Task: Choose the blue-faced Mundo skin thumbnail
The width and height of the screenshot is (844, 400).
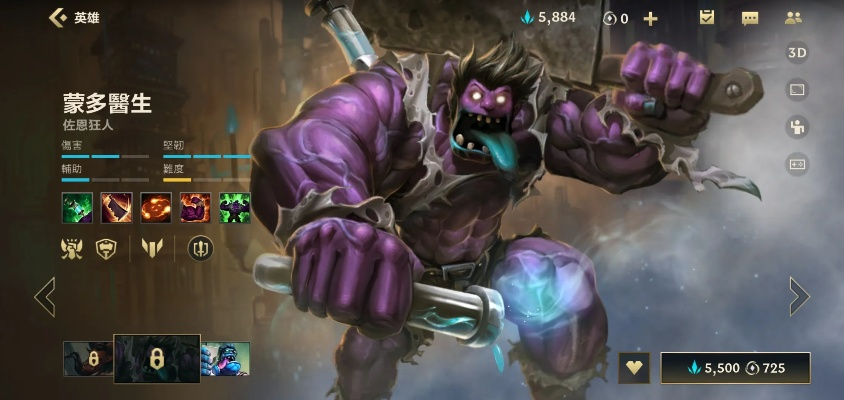Action: click(225, 358)
